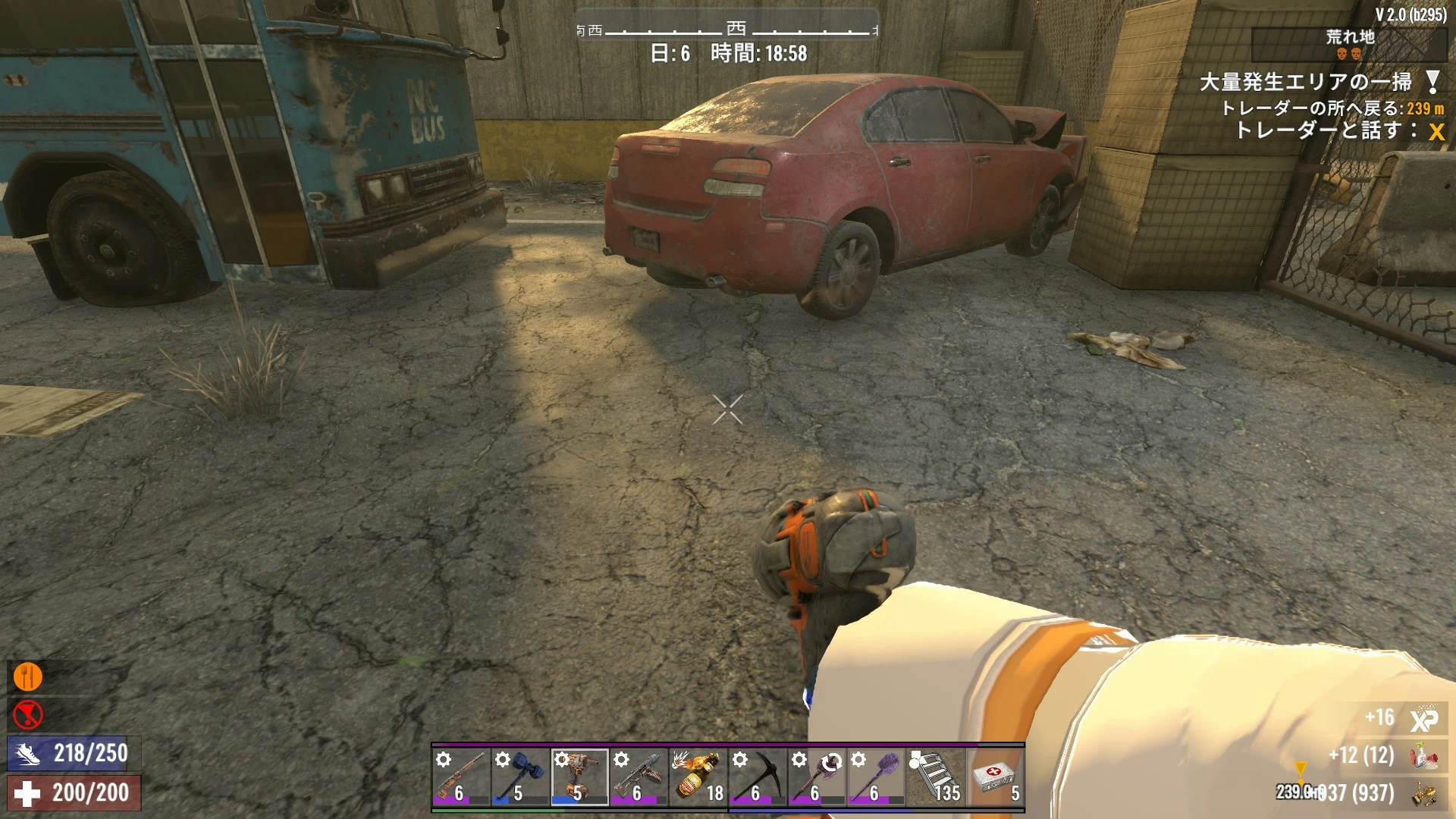Click the compass bar heading strip
This screenshot has width=1456, height=819.
726,30
